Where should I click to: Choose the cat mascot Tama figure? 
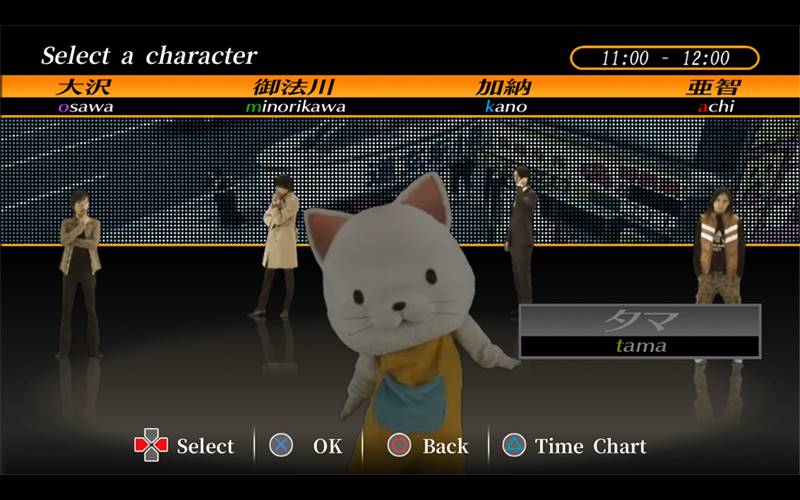400,300
